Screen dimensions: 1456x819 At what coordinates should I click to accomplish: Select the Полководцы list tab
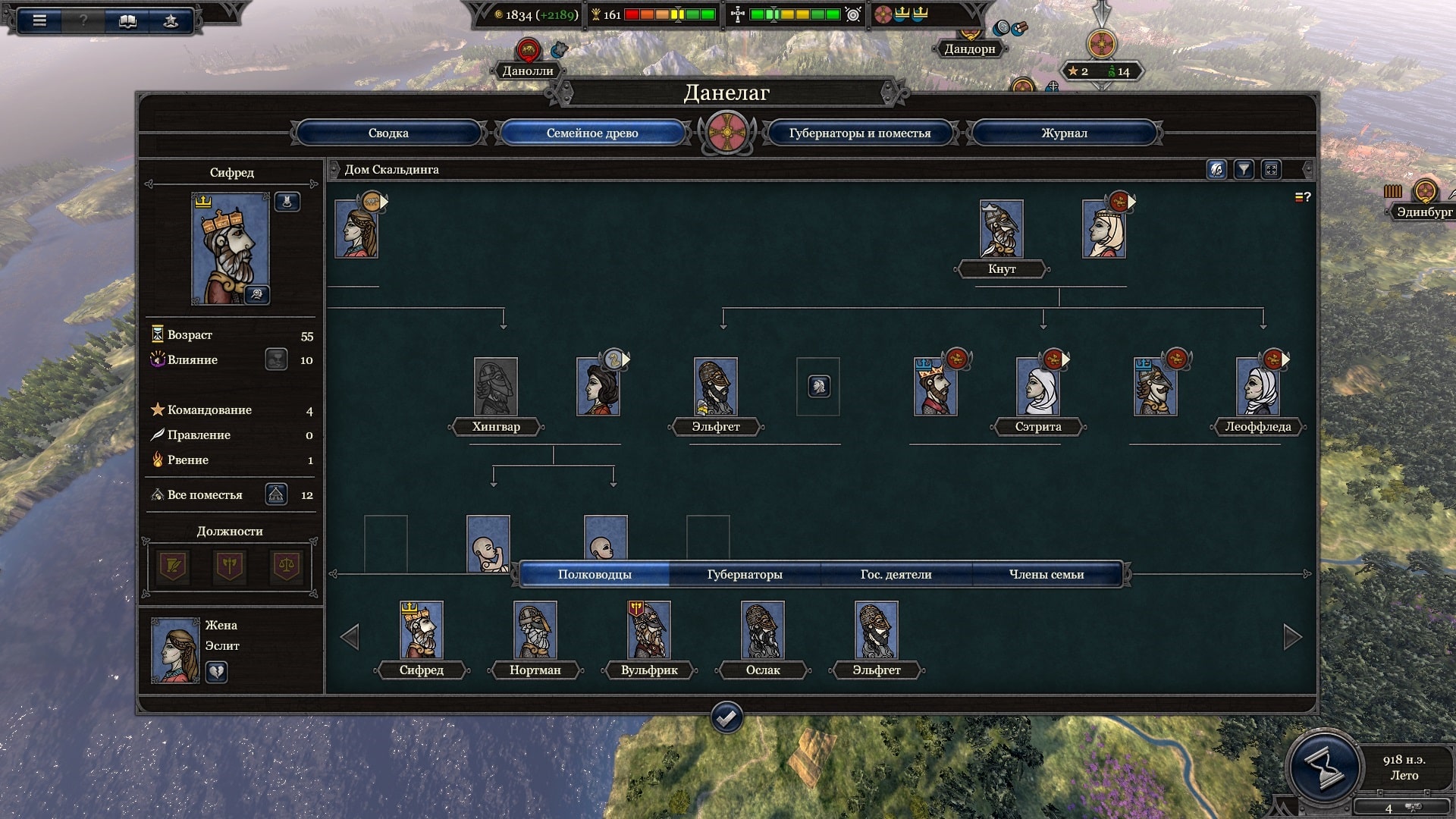click(595, 574)
